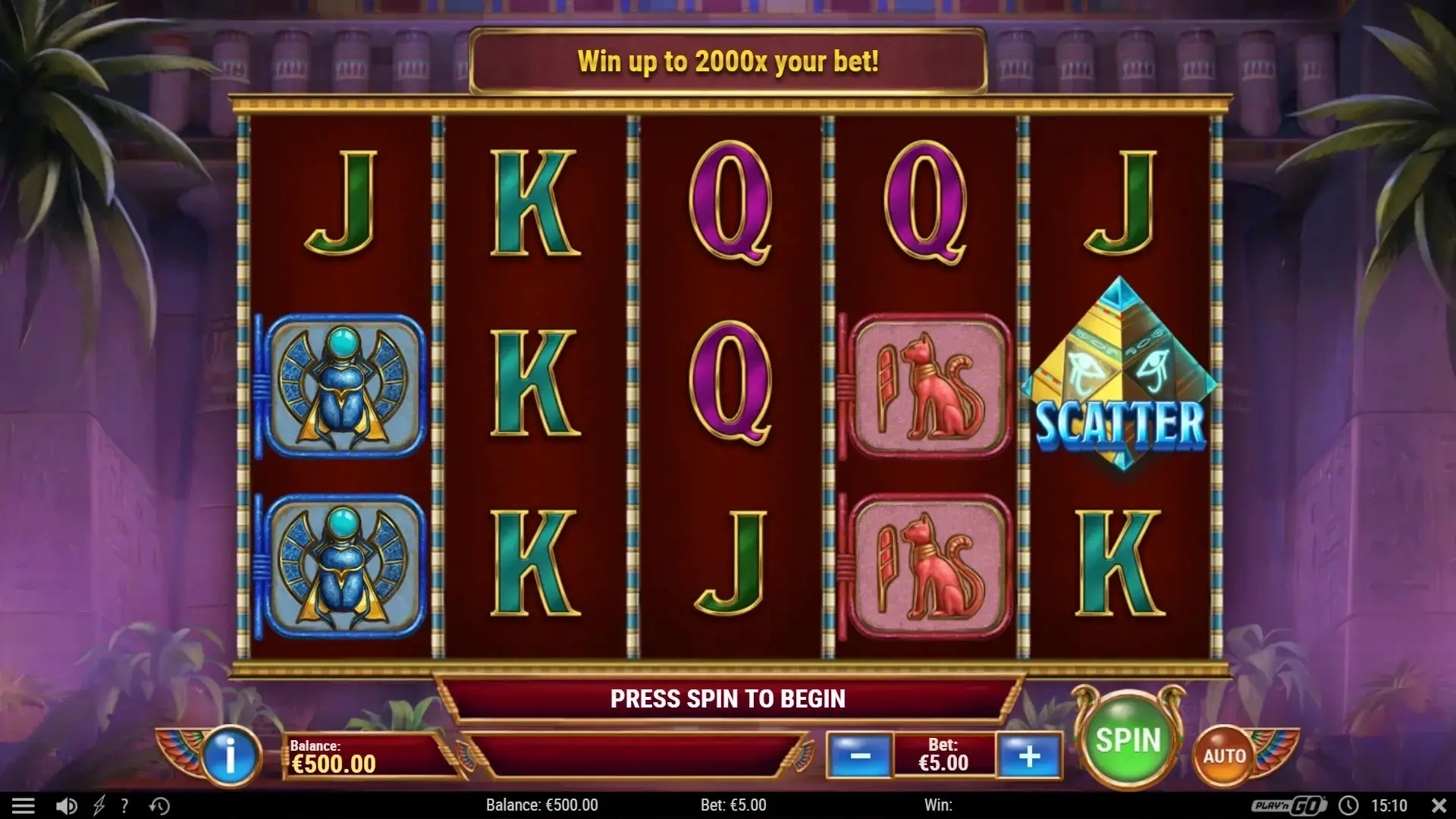
Task: Hit the green SPIN button
Action: coord(1128,741)
